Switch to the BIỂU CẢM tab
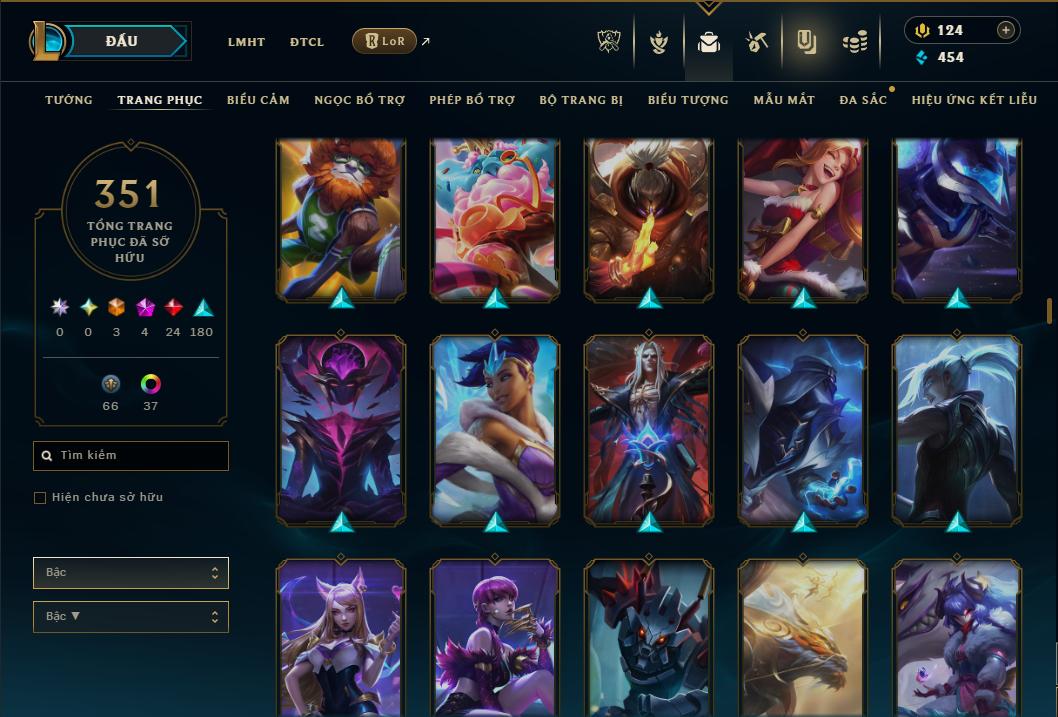The image size is (1058, 717). click(258, 100)
